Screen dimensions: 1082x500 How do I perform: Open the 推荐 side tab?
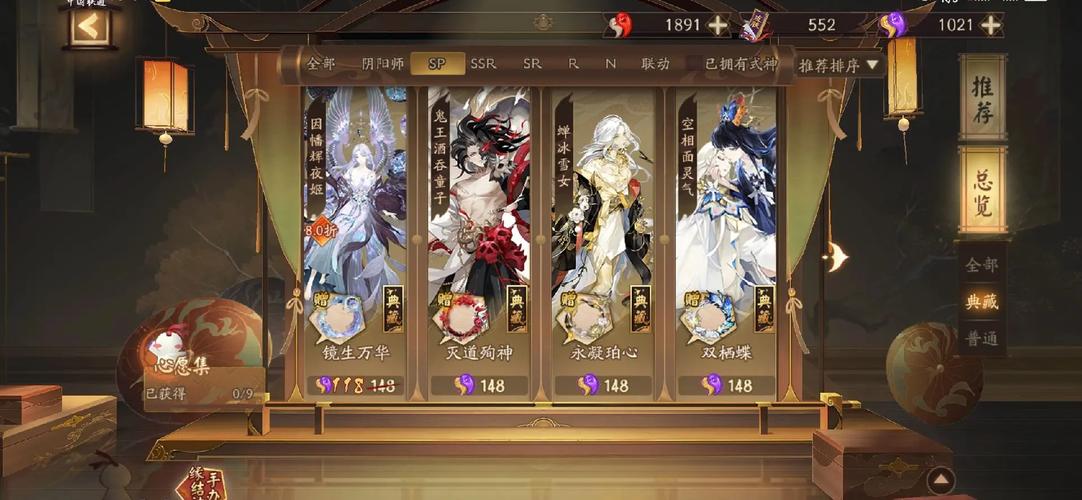coord(982,99)
